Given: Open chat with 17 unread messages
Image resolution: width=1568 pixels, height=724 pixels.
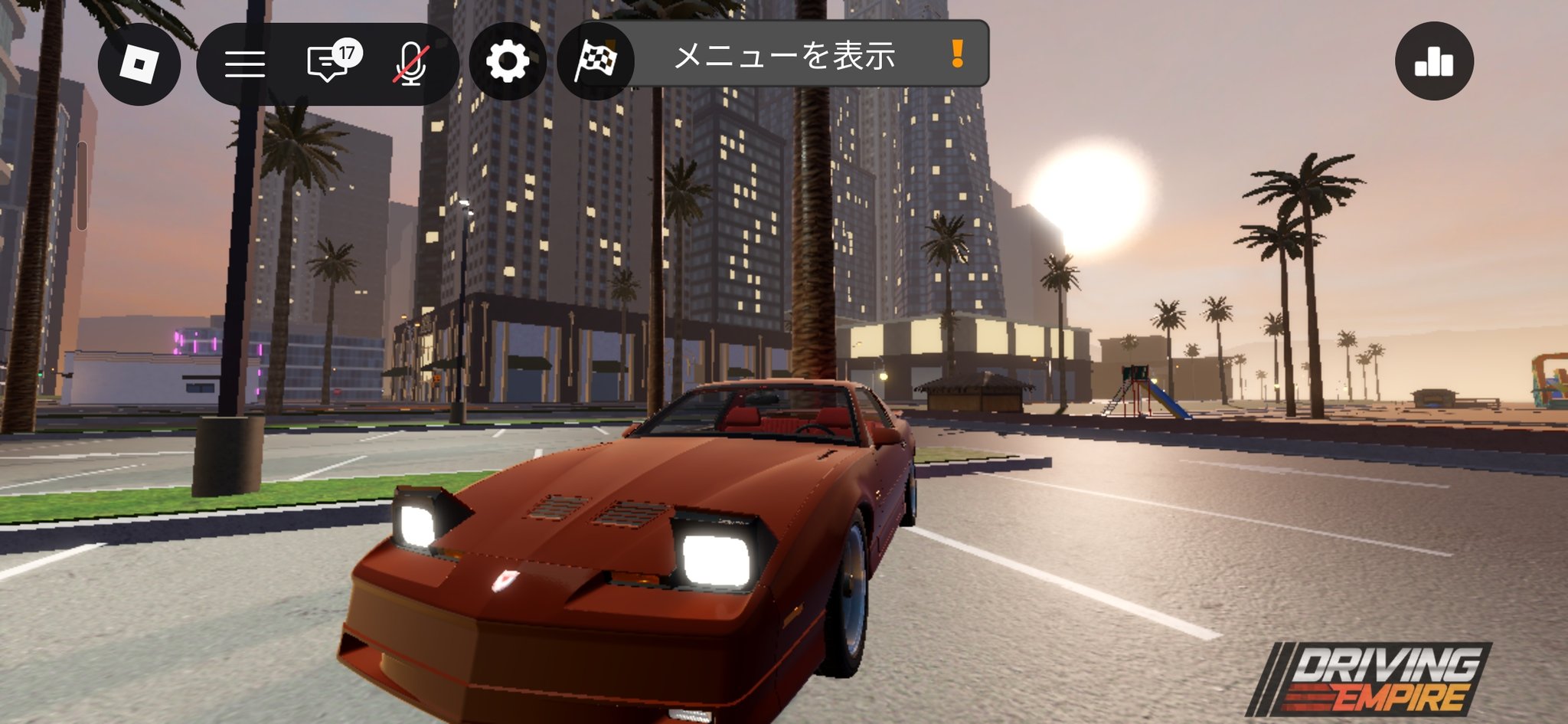Looking at the screenshot, I should point(329,62).
